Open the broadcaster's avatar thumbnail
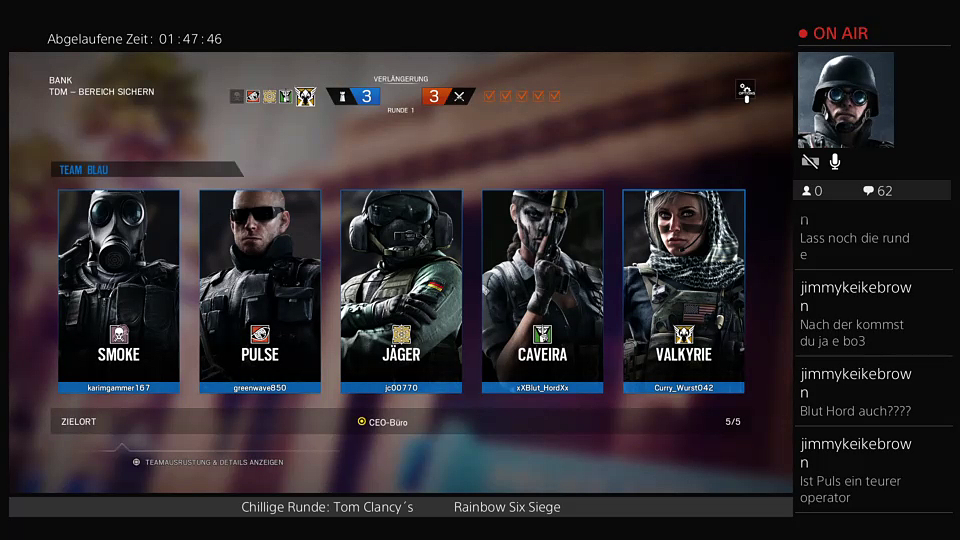960x540 pixels. 845,100
